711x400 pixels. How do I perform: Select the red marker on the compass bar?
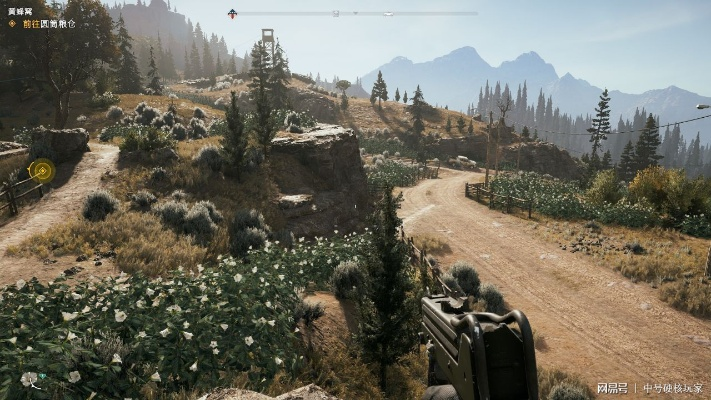[x=232, y=13]
